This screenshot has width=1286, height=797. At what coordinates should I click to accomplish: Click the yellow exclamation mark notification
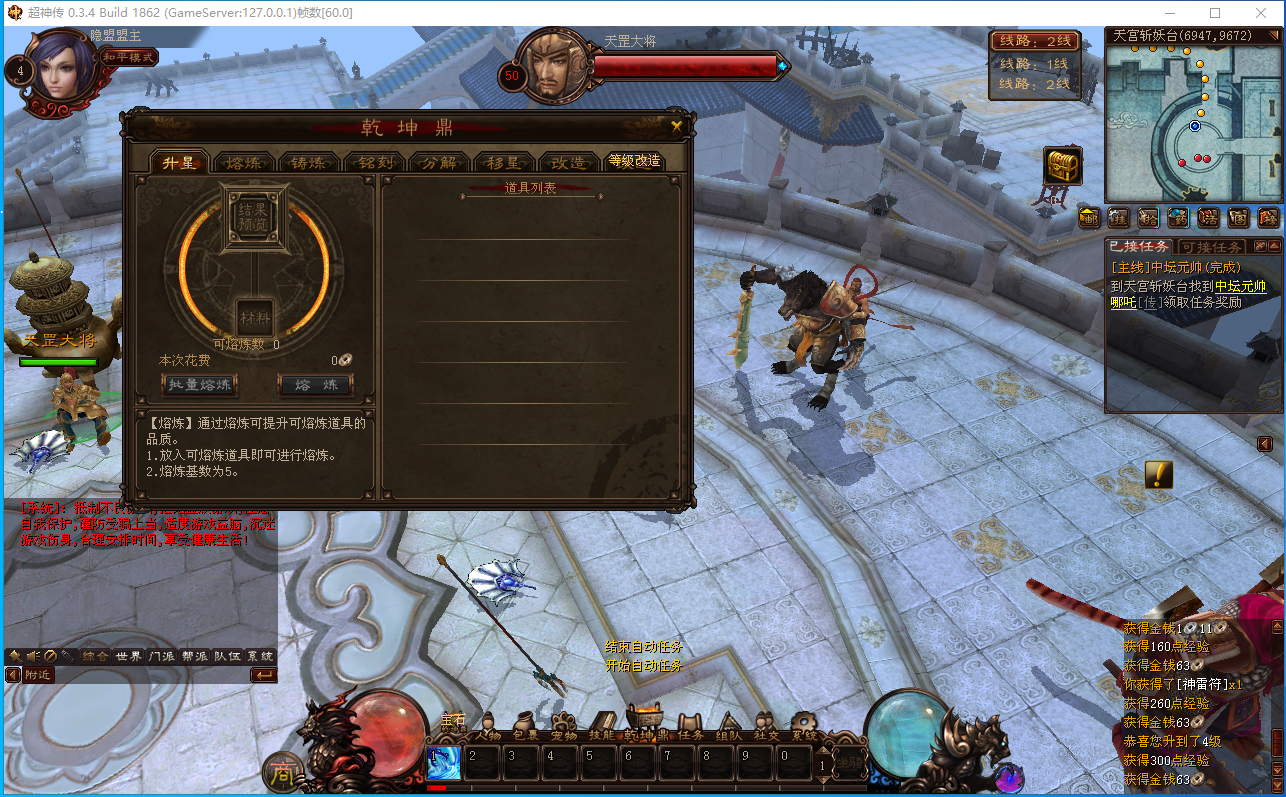1158,474
